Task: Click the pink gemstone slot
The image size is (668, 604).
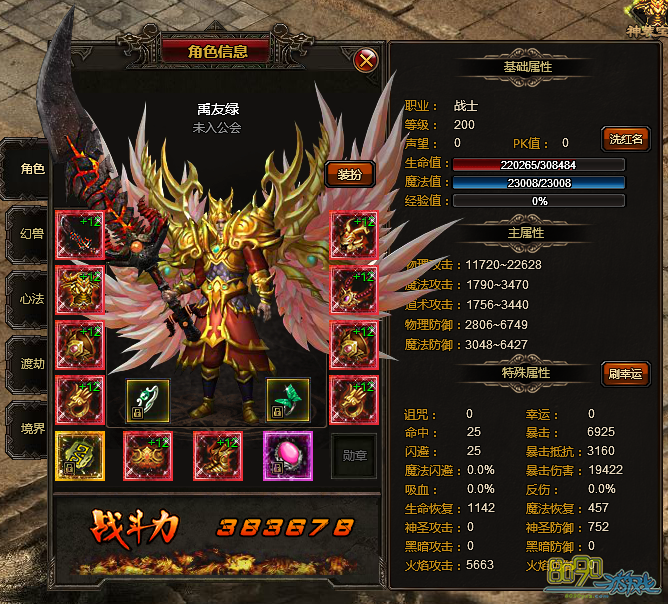Action: (x=288, y=455)
